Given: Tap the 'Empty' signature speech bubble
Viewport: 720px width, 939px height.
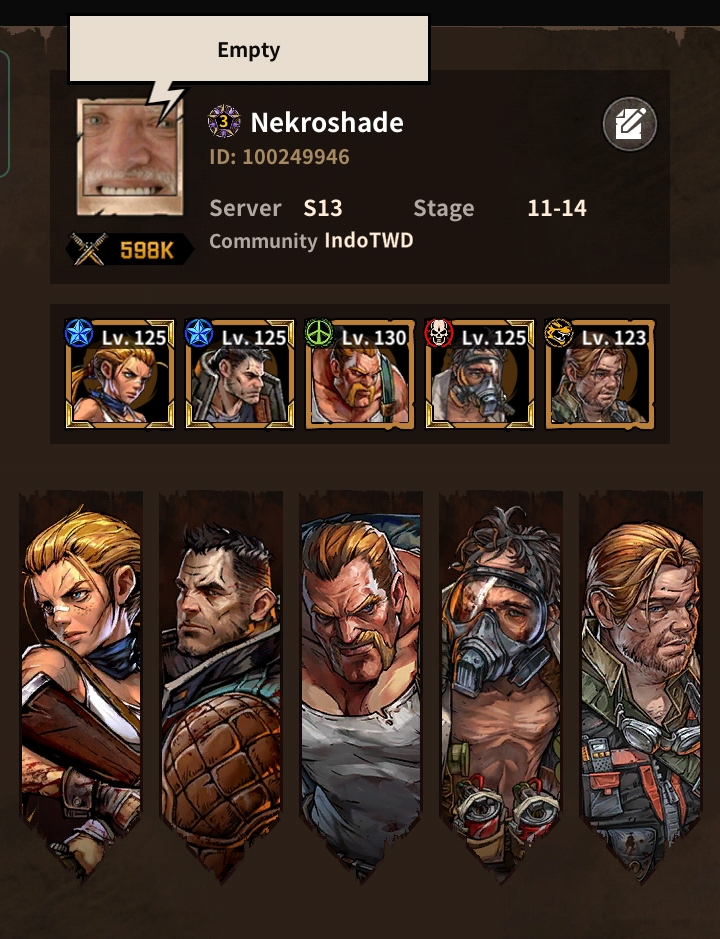Looking at the screenshot, I should point(248,49).
